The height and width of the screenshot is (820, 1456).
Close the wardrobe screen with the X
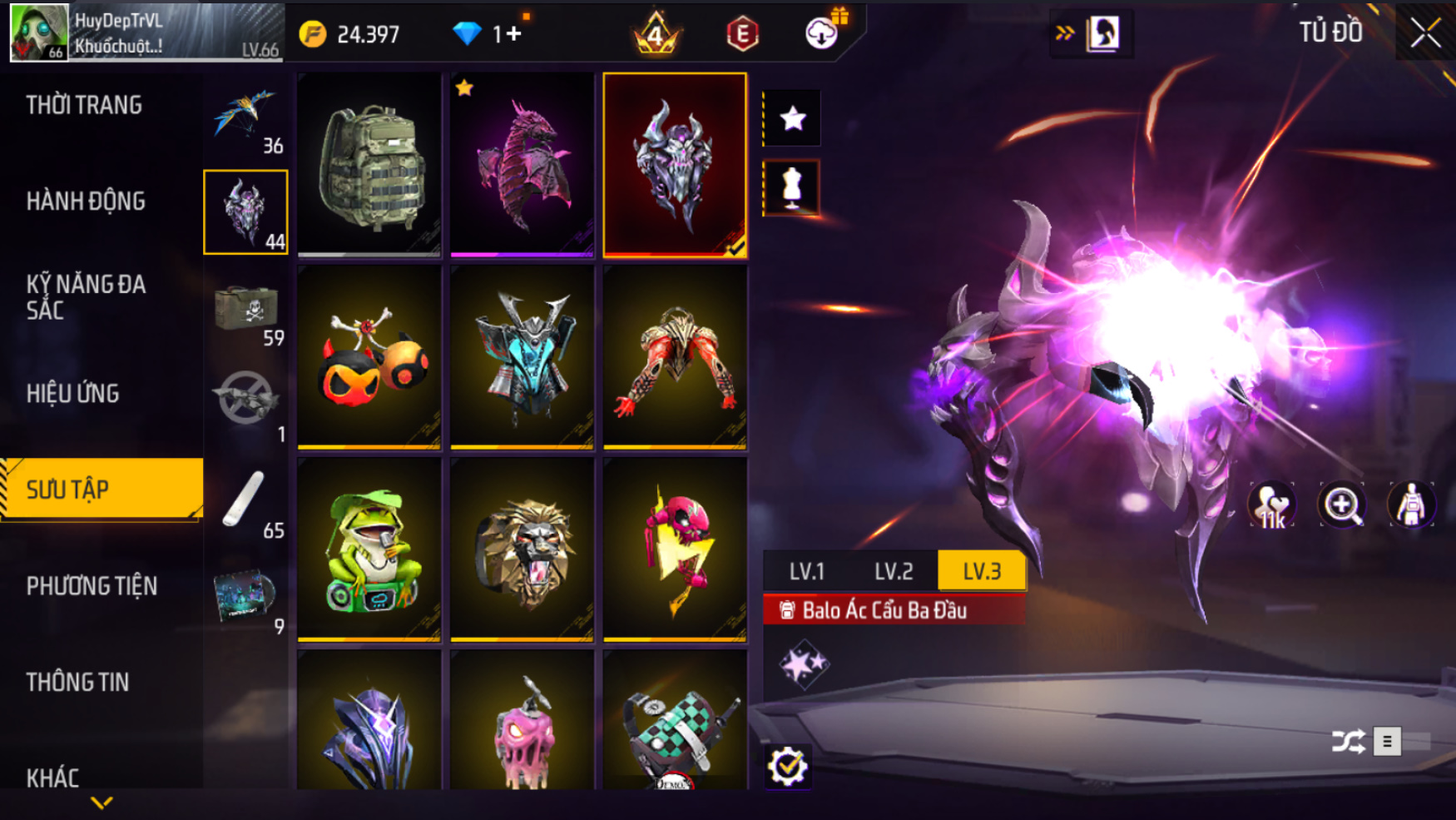click(1425, 33)
